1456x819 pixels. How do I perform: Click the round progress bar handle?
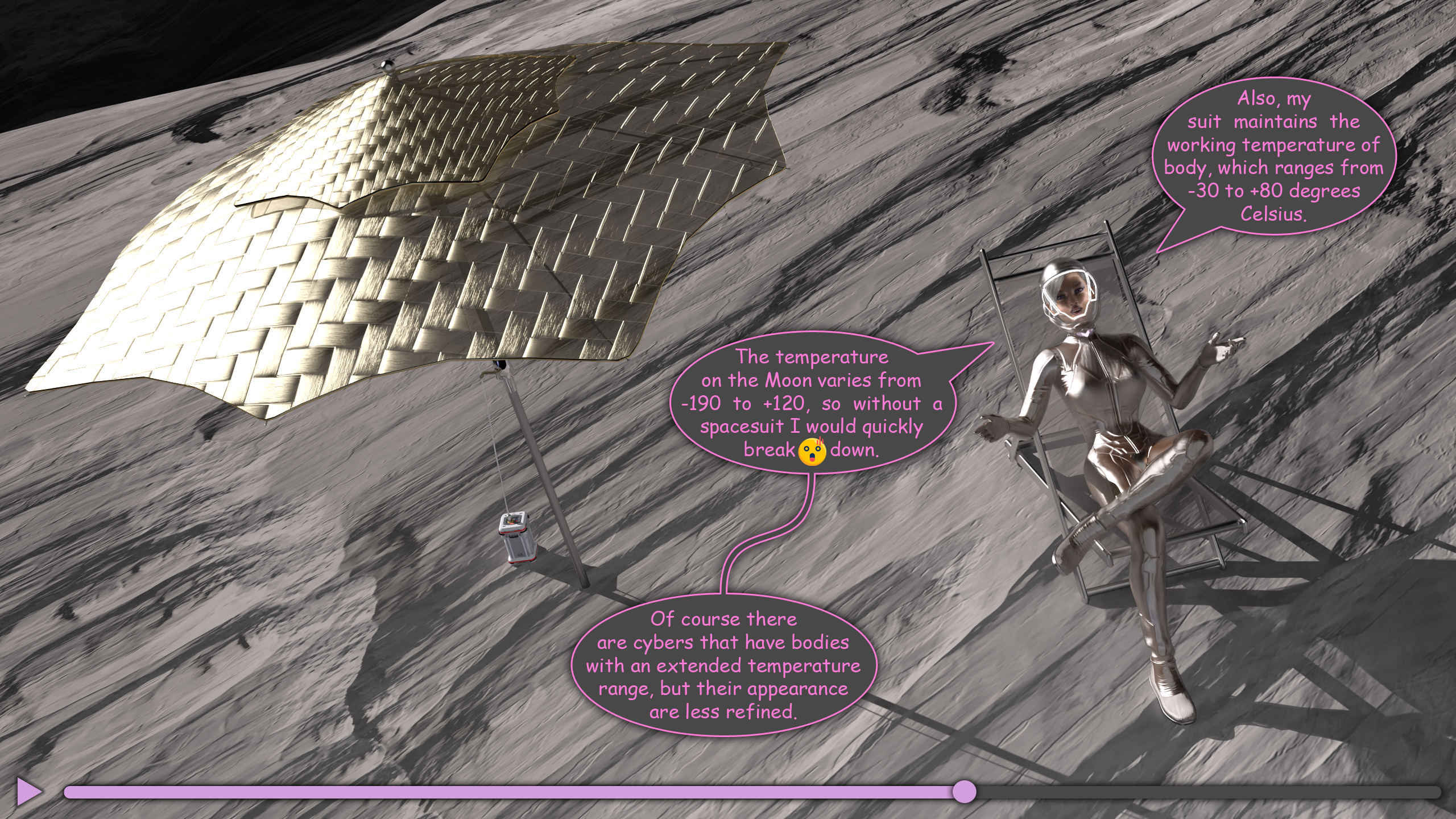964,792
